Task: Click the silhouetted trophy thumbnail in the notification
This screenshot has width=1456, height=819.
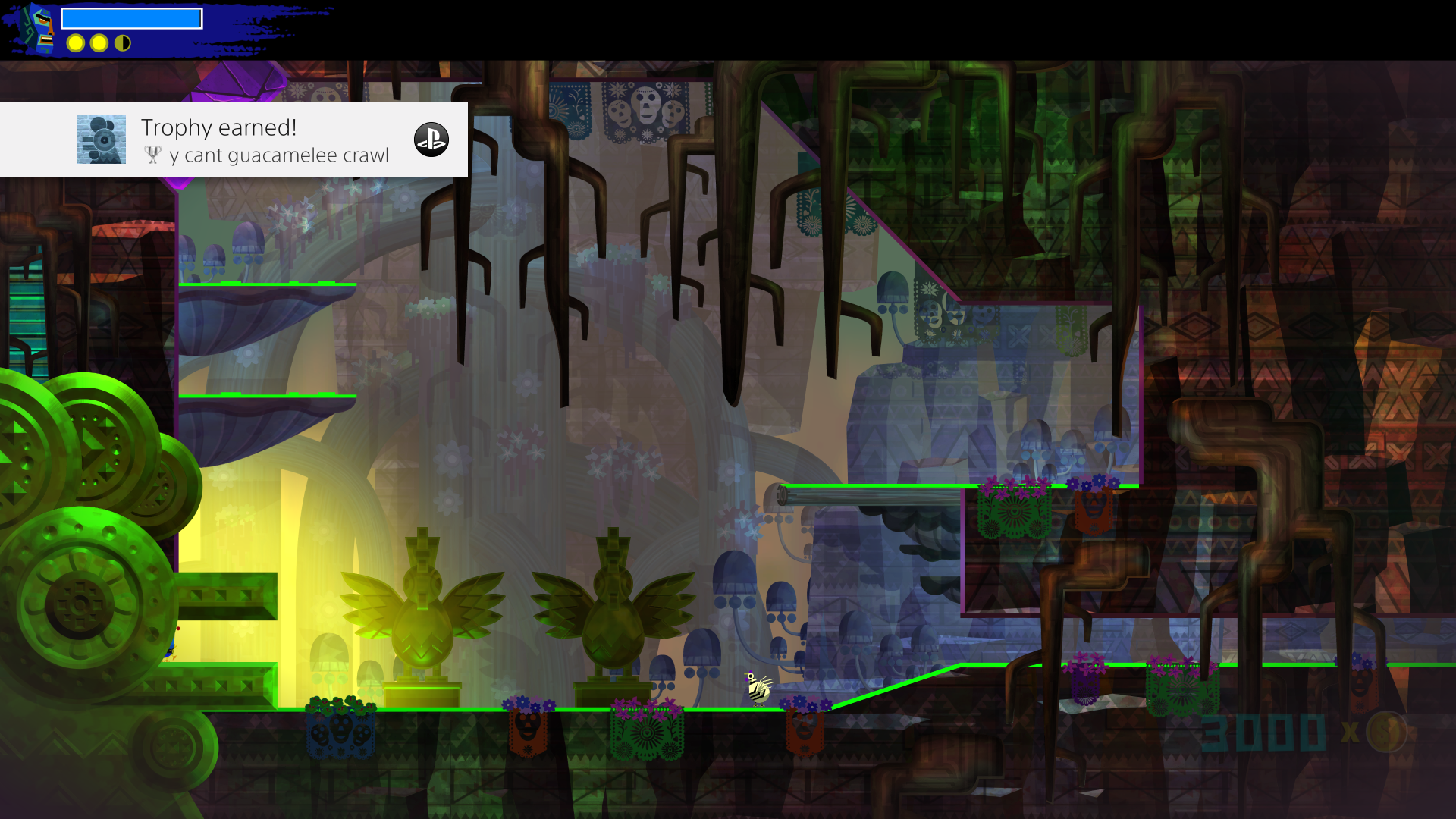Action: (x=101, y=139)
